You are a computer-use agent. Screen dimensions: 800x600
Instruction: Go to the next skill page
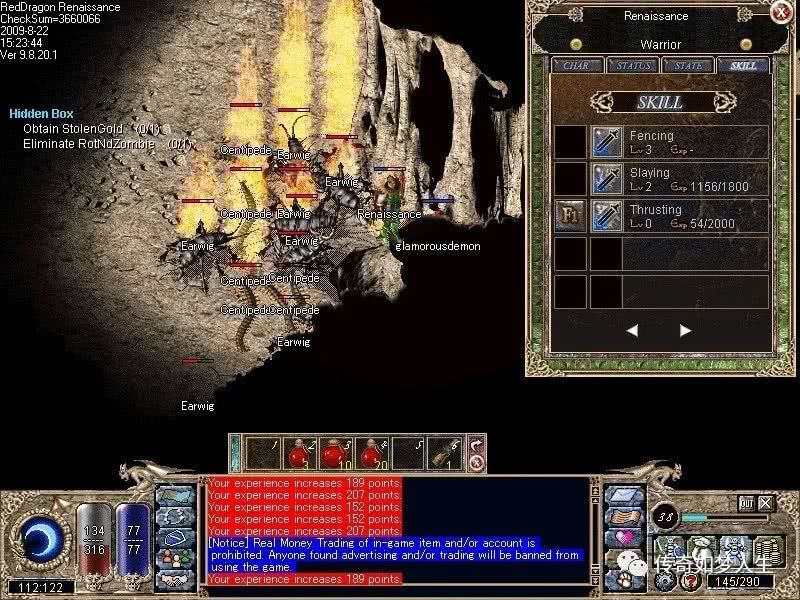685,330
